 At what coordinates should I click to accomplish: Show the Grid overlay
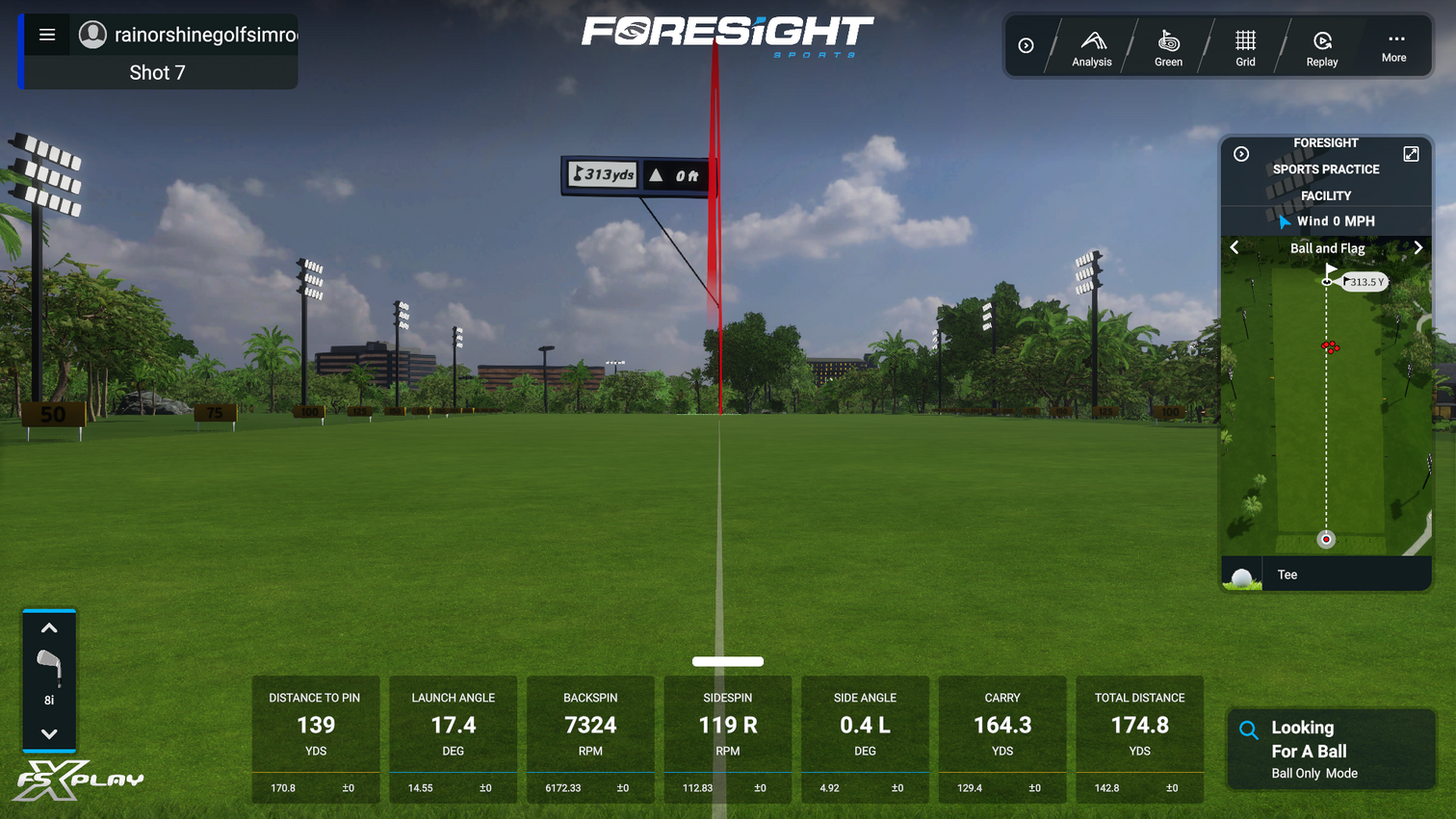(x=1245, y=45)
